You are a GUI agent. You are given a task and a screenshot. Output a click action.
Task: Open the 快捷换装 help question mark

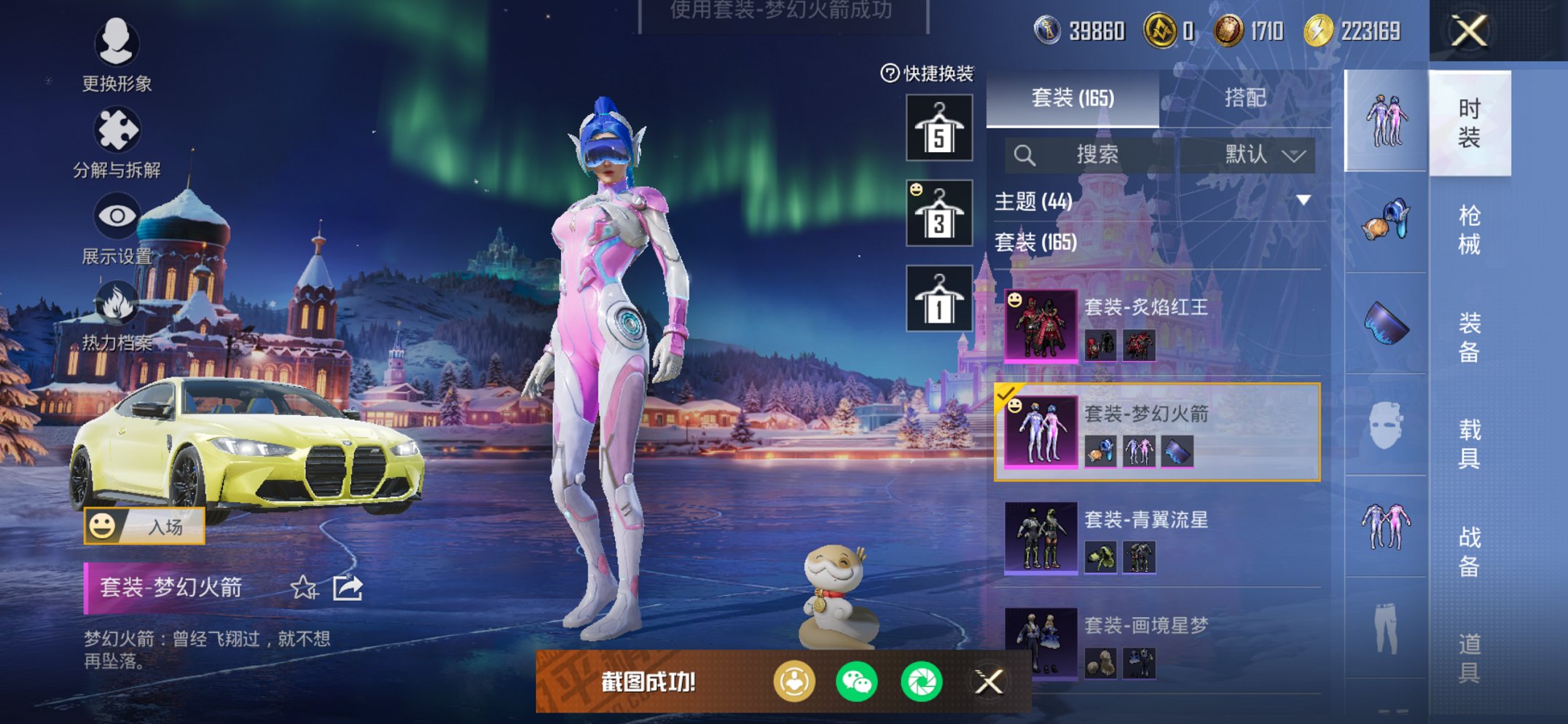click(890, 73)
